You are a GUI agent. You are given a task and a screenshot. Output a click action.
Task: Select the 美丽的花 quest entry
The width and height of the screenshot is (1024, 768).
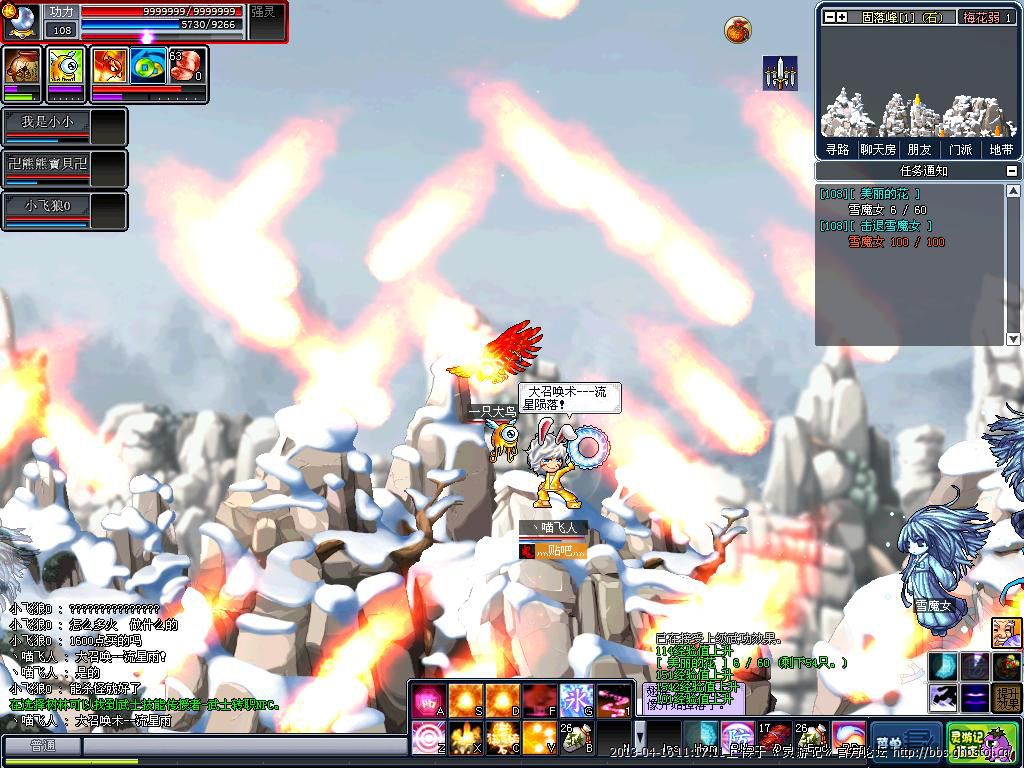click(880, 194)
